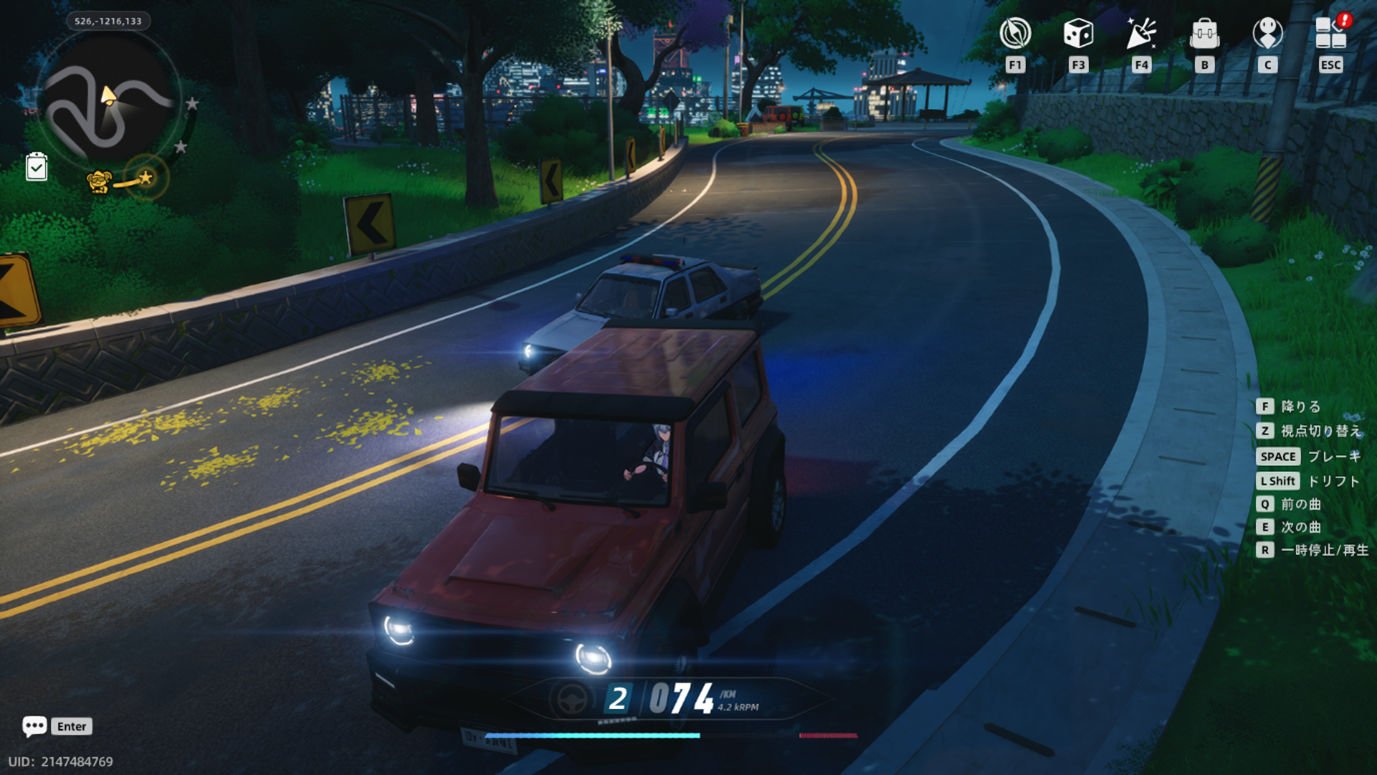Screen dimensions: 1377x775
Task: Open the main menu grid icon
Action: (1330, 33)
